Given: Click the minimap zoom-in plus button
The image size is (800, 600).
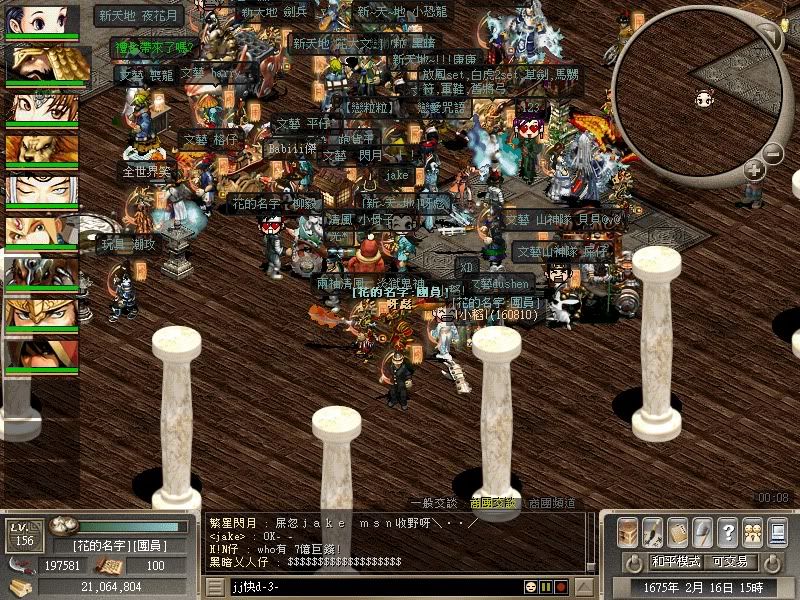Looking at the screenshot, I should click(x=754, y=171).
